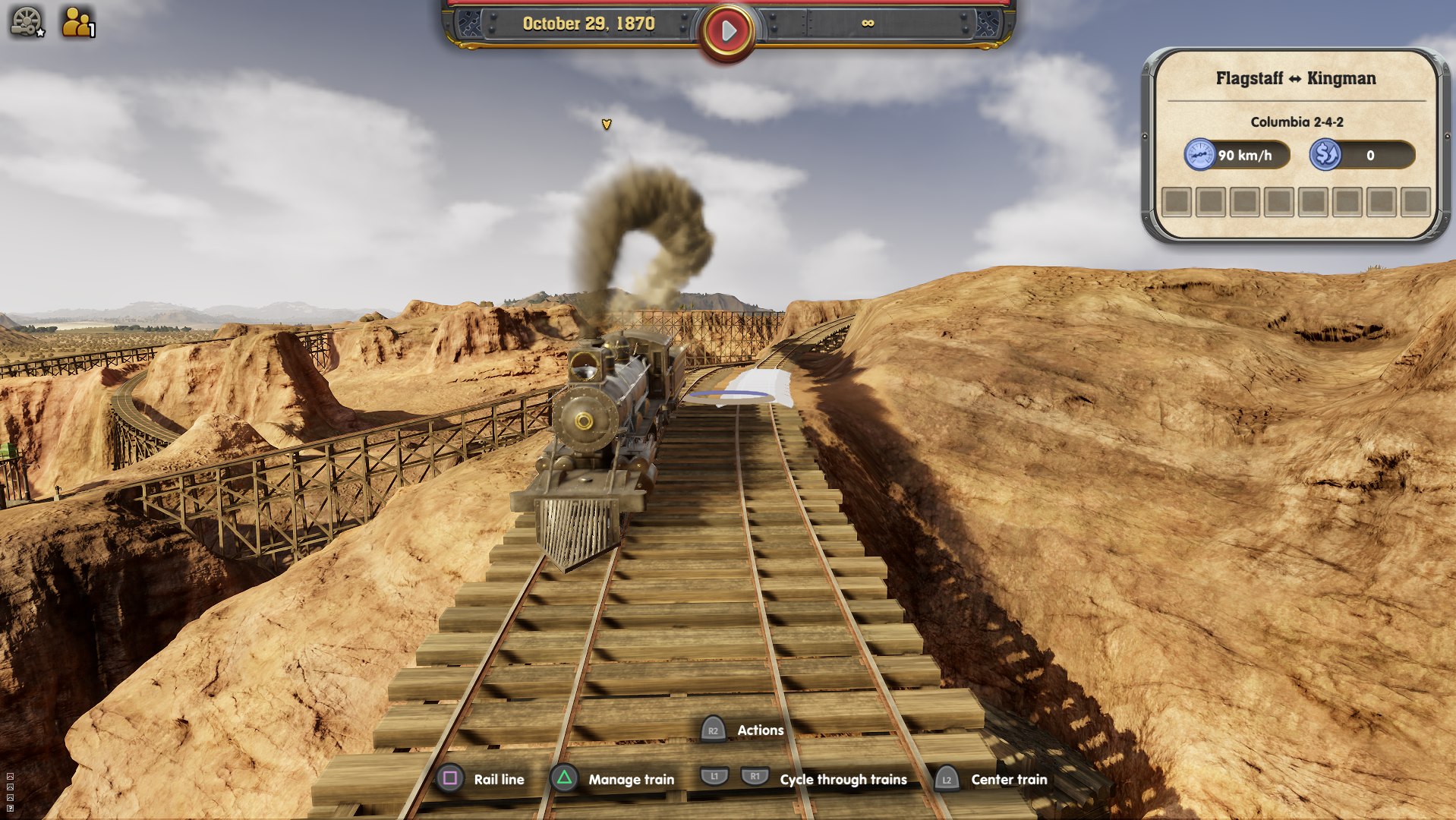The height and width of the screenshot is (820, 1456).
Task: Click the L2 button icon for Center train
Action: 947,779
